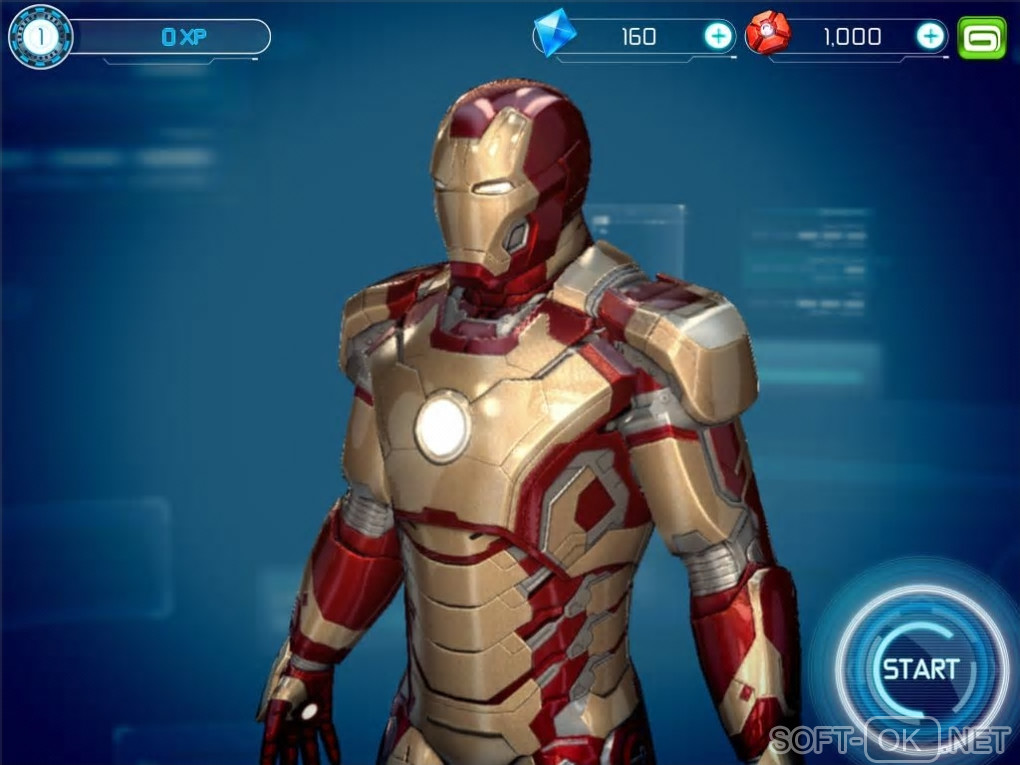The image size is (1020, 765).
Task: Add more blue crystals with plus button
Action: click(718, 37)
